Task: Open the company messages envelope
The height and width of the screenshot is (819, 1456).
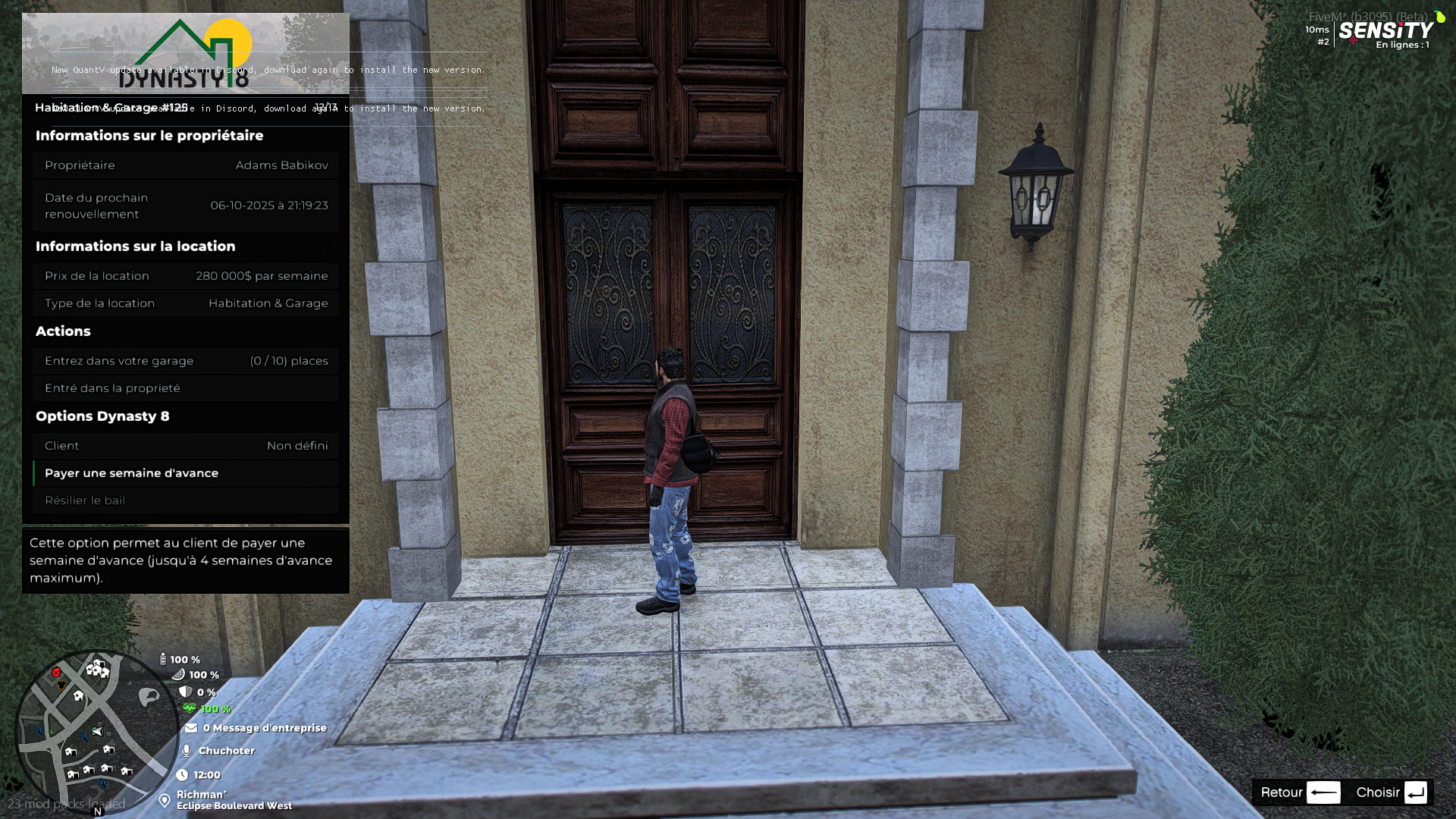Action: (x=191, y=728)
